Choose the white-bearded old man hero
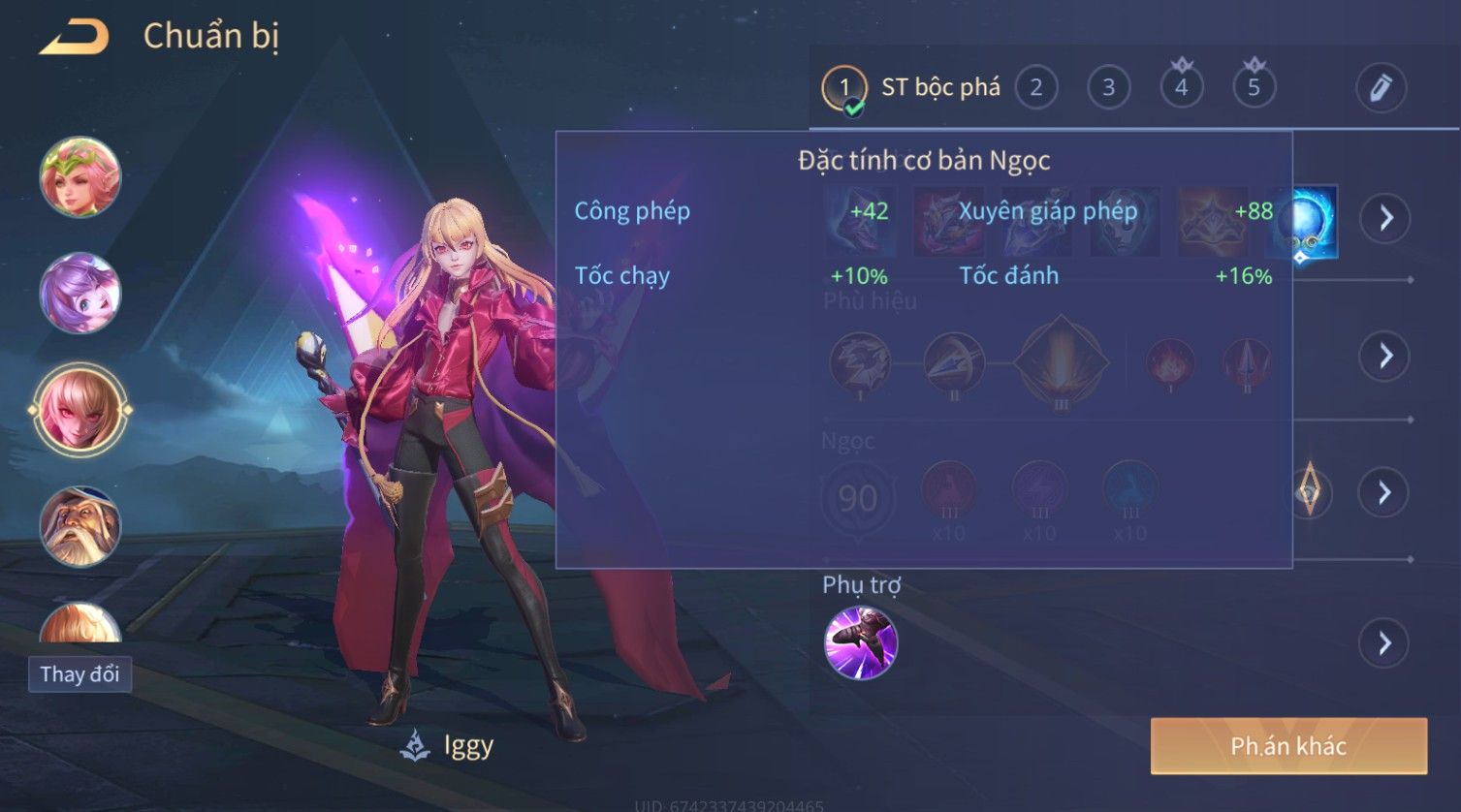 pos(80,526)
